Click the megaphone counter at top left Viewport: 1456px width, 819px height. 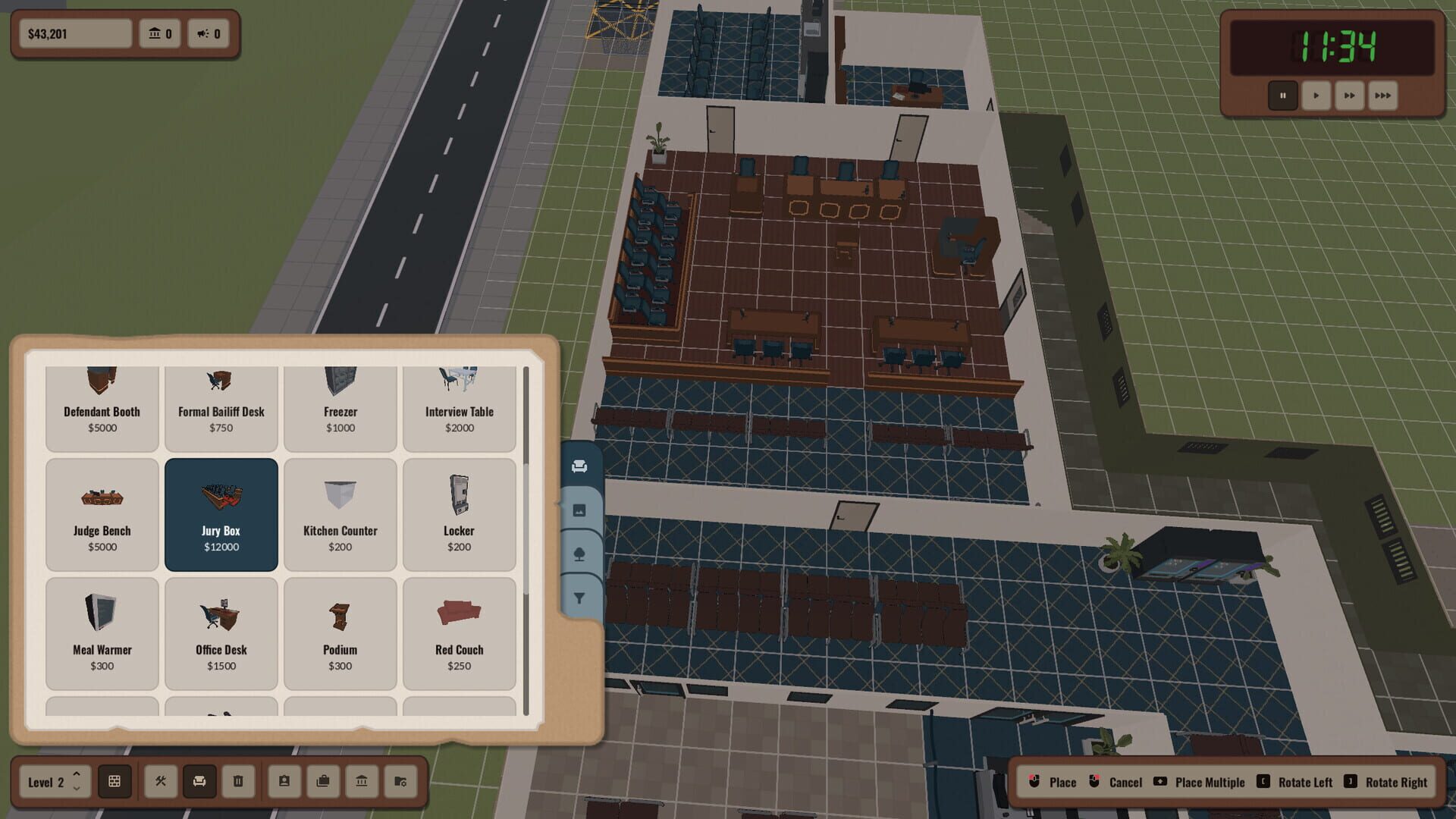[209, 33]
